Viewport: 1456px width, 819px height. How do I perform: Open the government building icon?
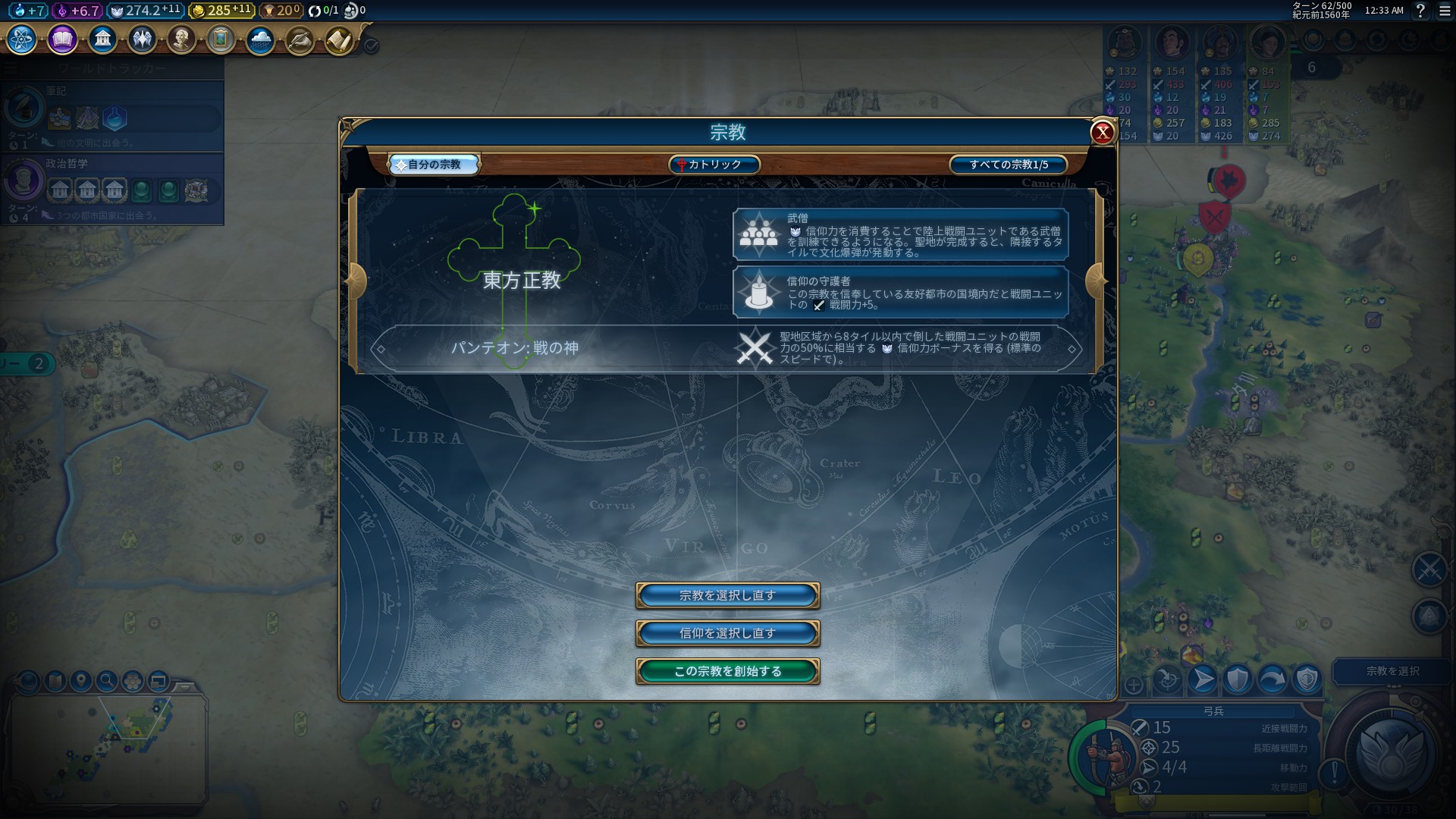(102, 39)
